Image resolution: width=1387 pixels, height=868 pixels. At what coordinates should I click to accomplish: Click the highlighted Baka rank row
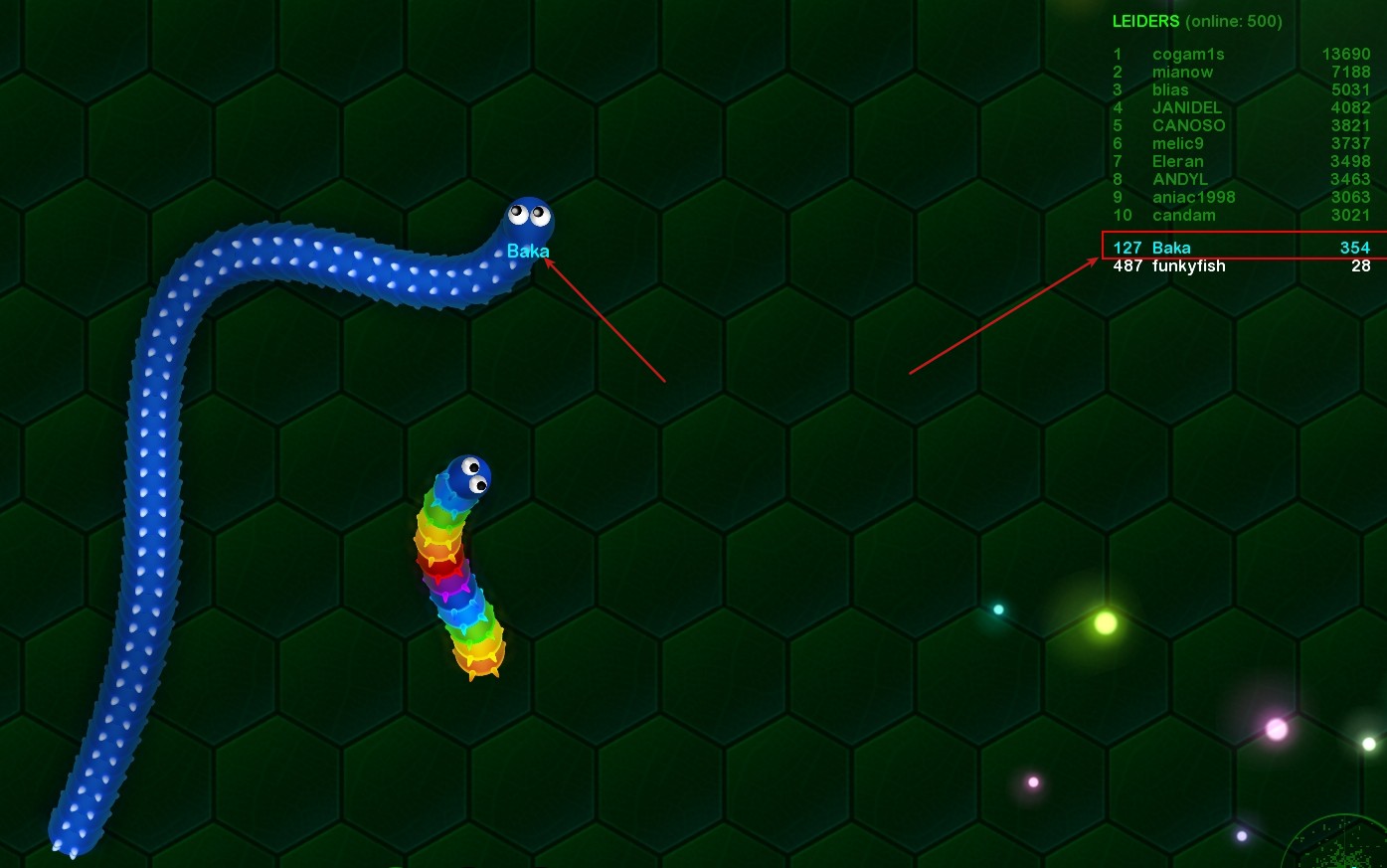pos(1241,248)
